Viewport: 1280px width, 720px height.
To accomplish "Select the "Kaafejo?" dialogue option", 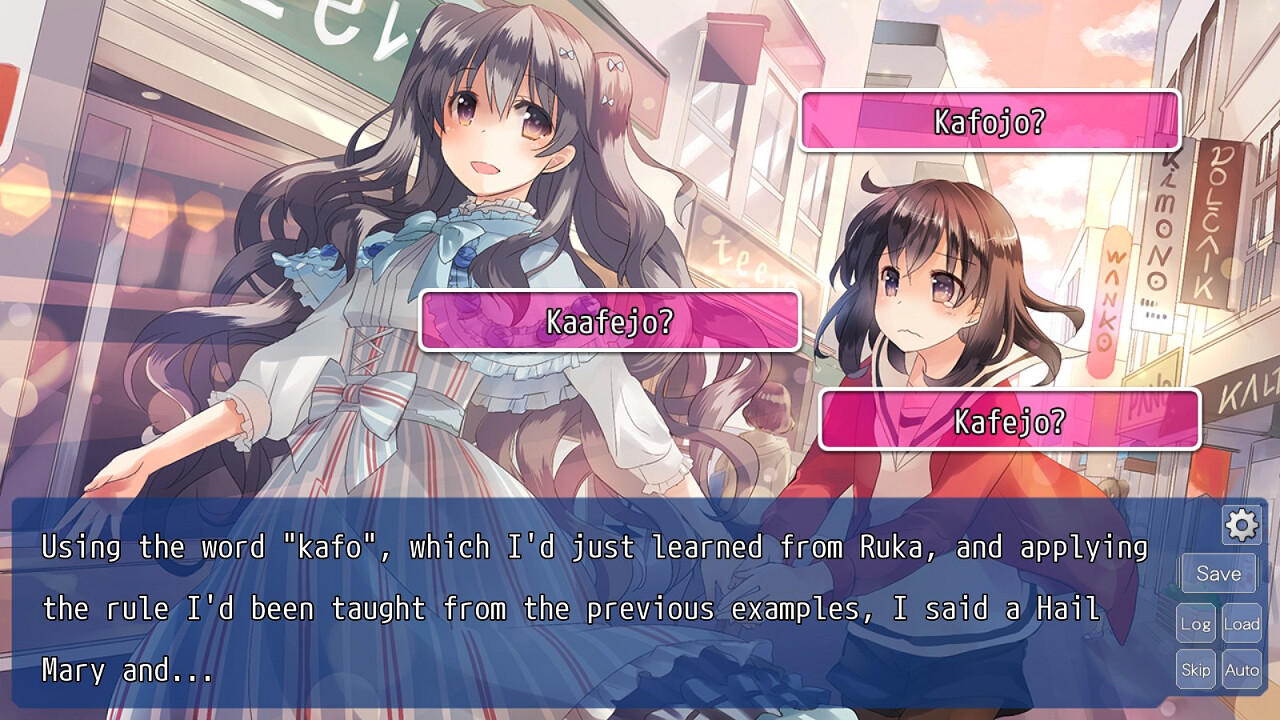I will click(610, 321).
